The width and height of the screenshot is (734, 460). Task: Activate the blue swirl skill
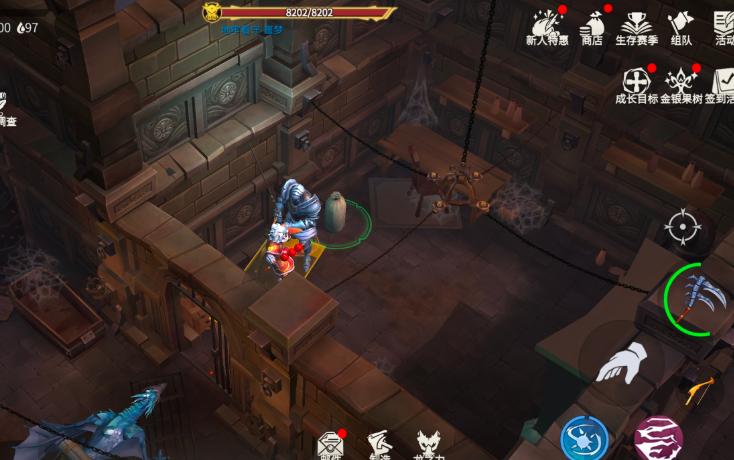click(584, 438)
